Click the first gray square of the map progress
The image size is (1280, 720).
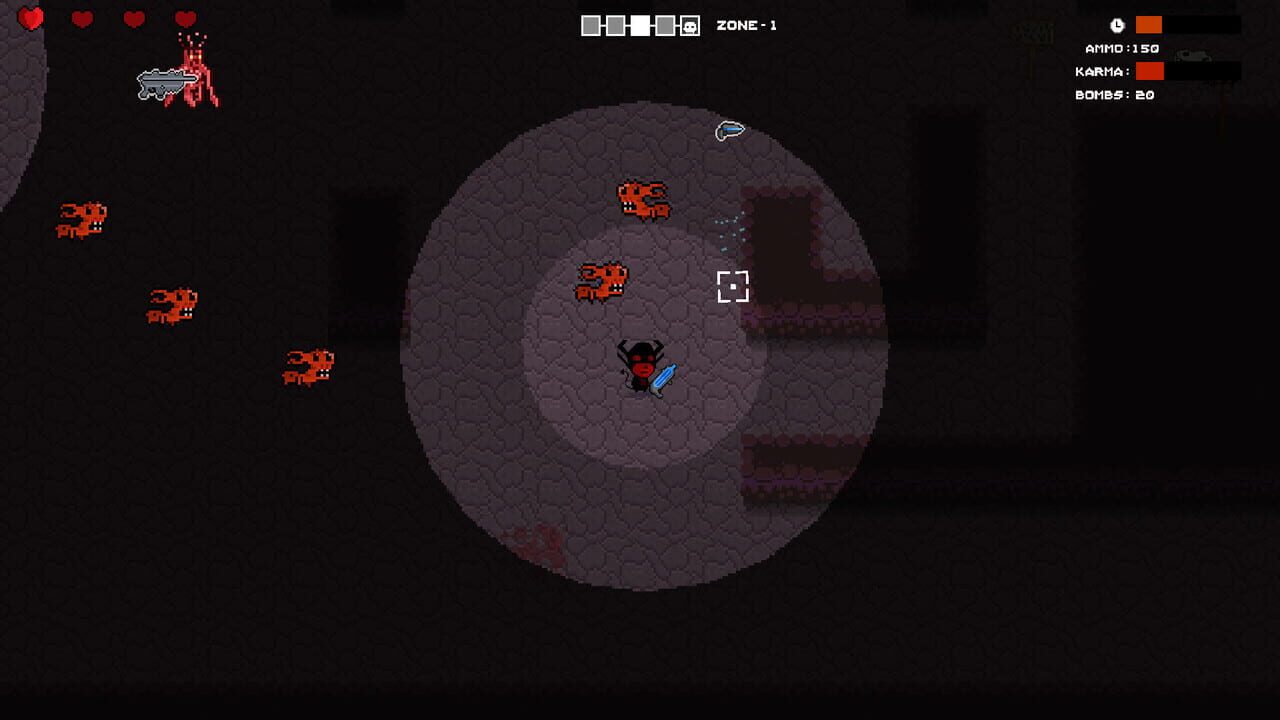[x=590, y=26]
